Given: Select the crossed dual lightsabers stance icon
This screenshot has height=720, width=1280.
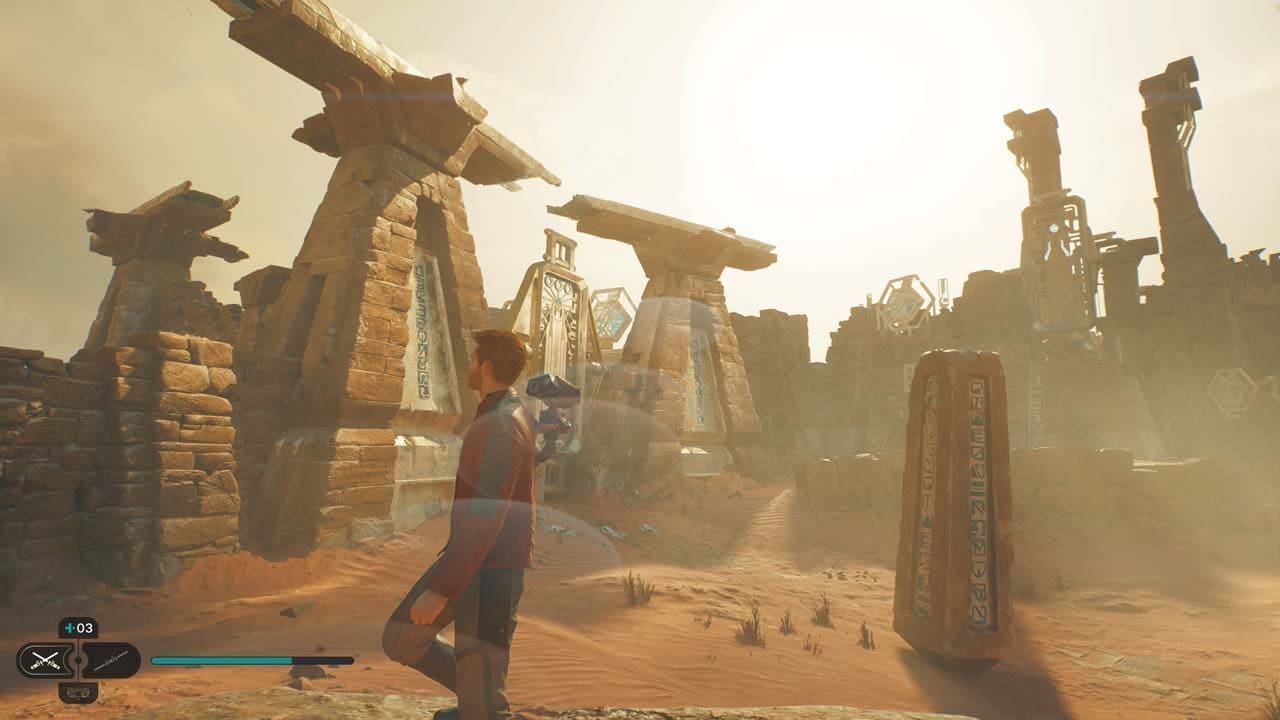Looking at the screenshot, I should pos(44,659).
